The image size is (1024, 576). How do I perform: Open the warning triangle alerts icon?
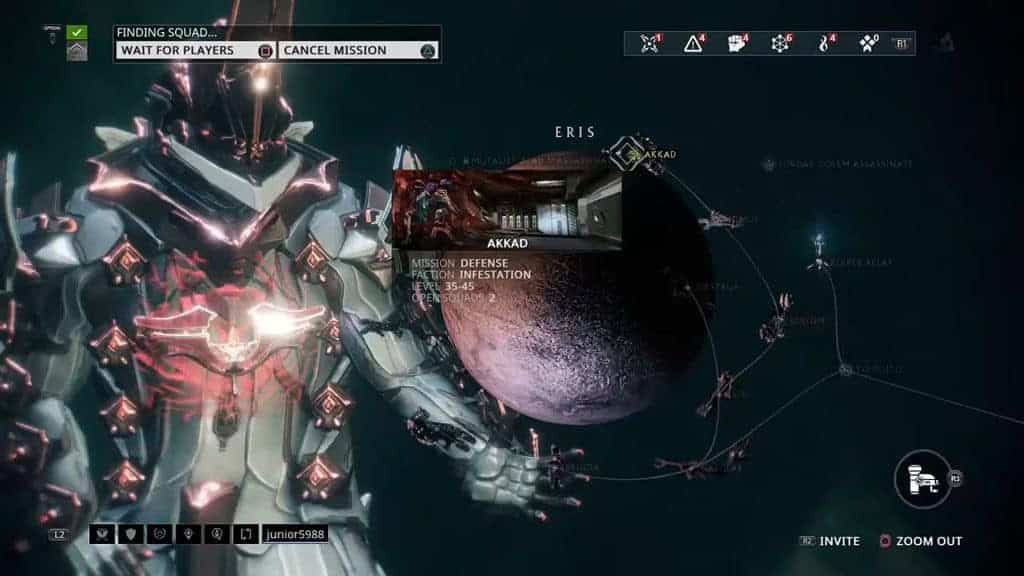(694, 43)
